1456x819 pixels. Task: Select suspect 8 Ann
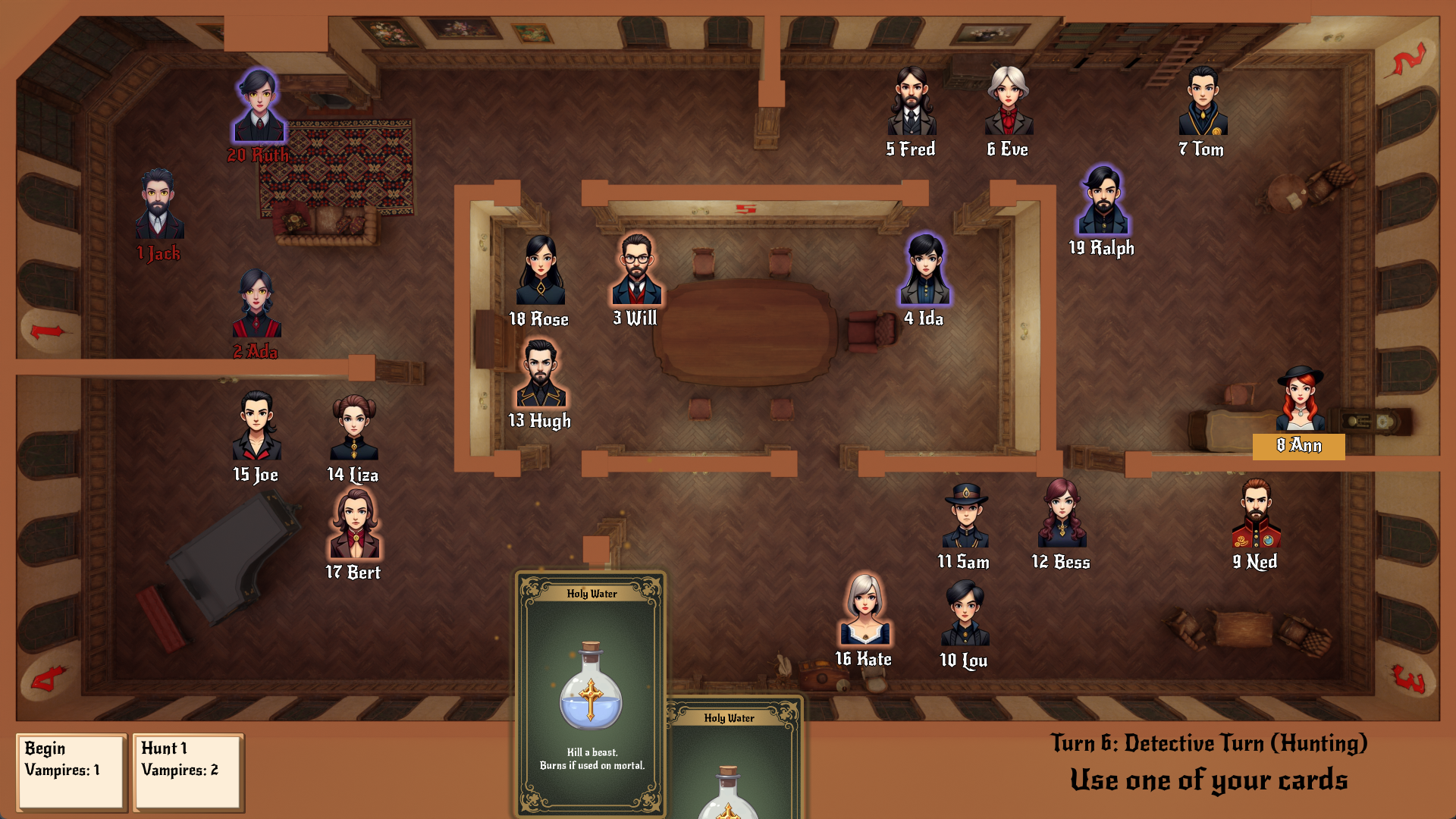[x=1300, y=400]
